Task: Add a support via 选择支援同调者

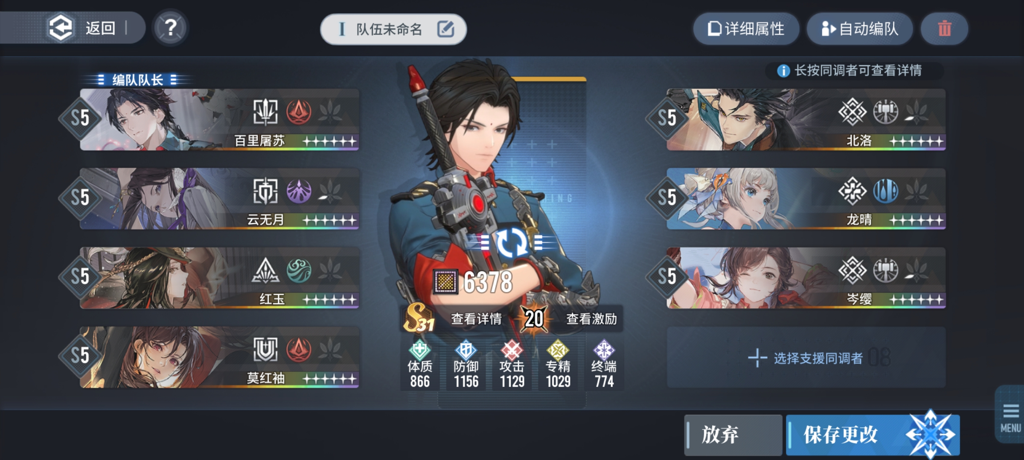Action: point(805,357)
